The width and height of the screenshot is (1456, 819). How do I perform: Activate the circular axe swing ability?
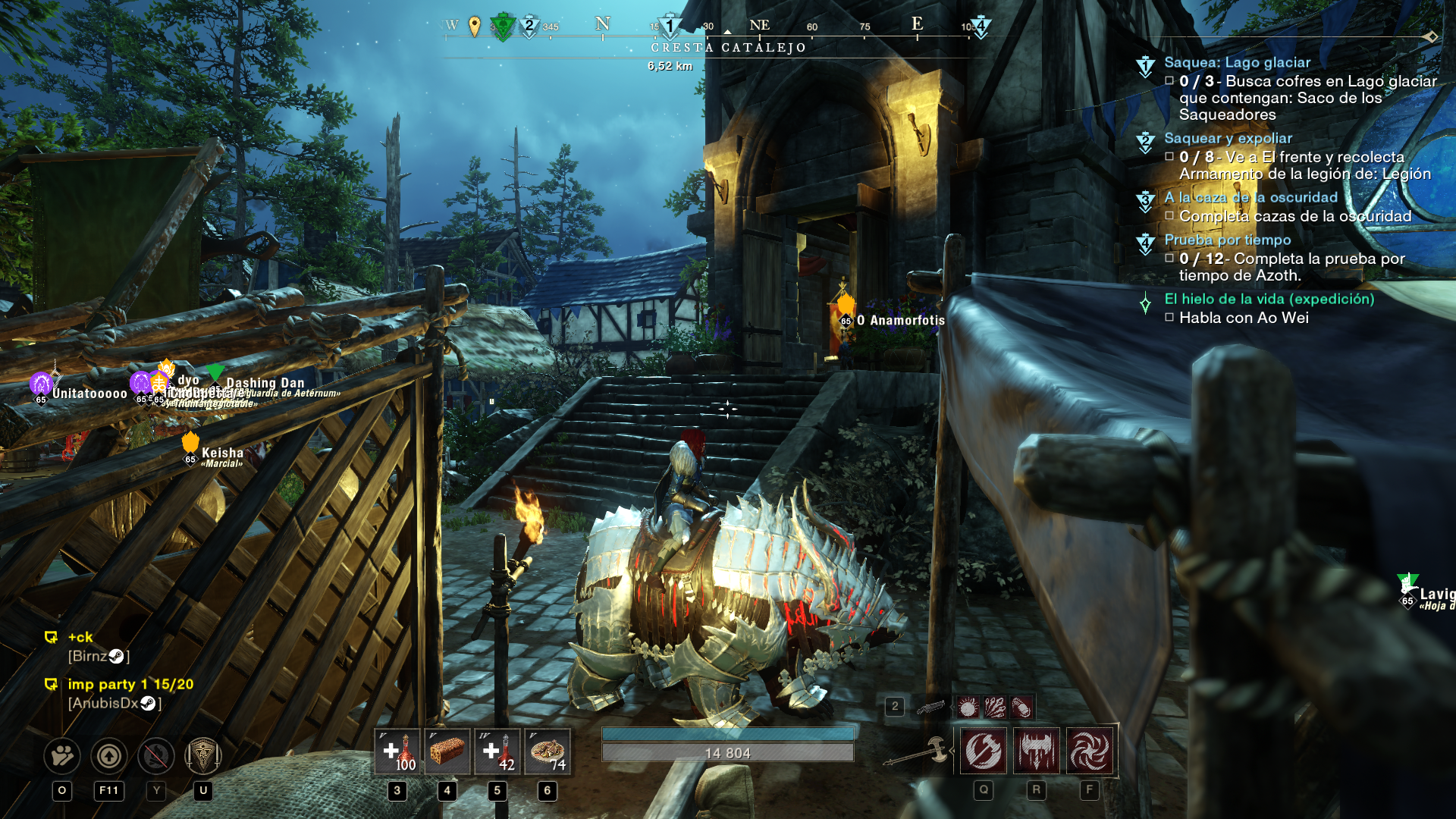pyautogui.click(x=984, y=752)
